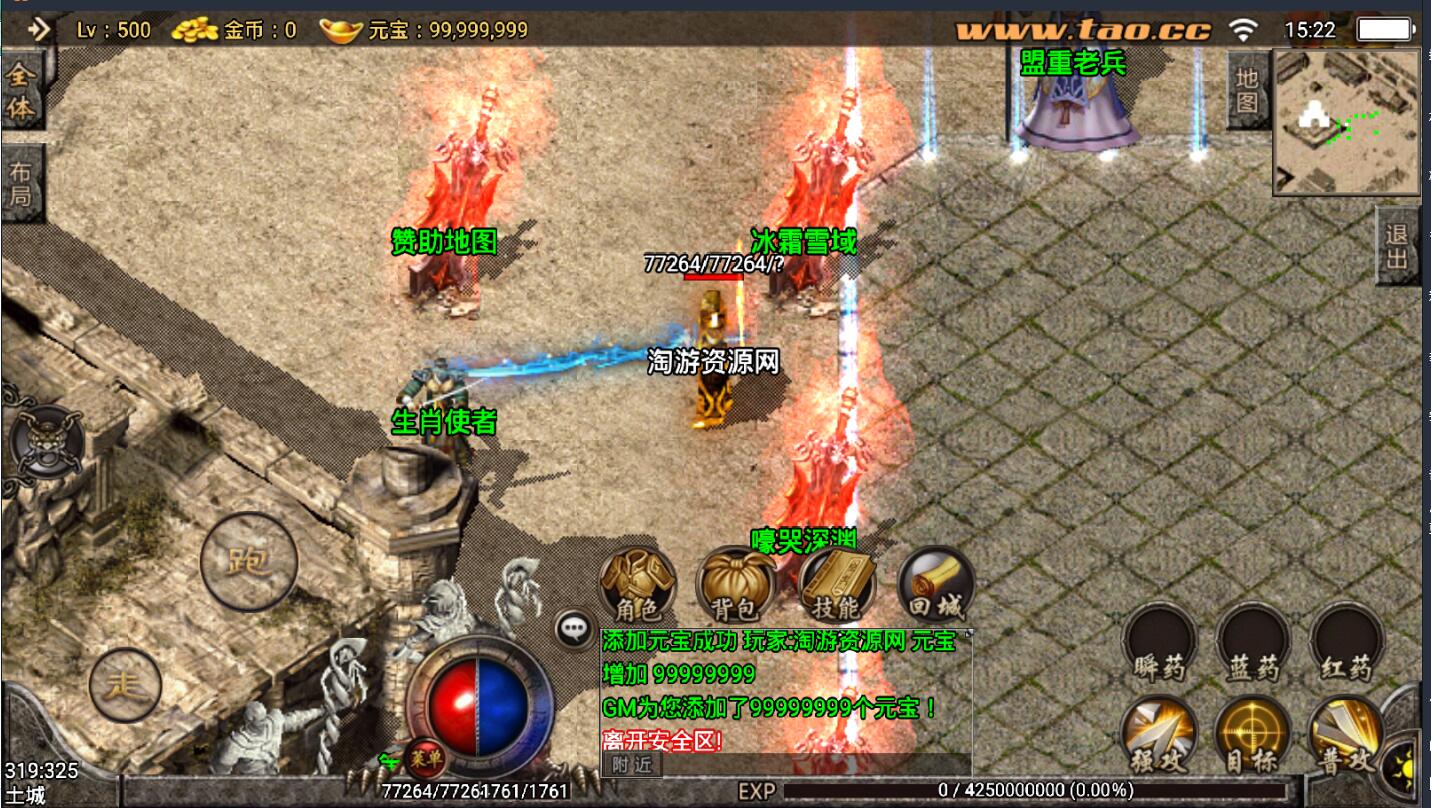Screen dimensions: 1431x808
Task: Use the 瞬药 instant potion slot
Action: tap(1159, 643)
